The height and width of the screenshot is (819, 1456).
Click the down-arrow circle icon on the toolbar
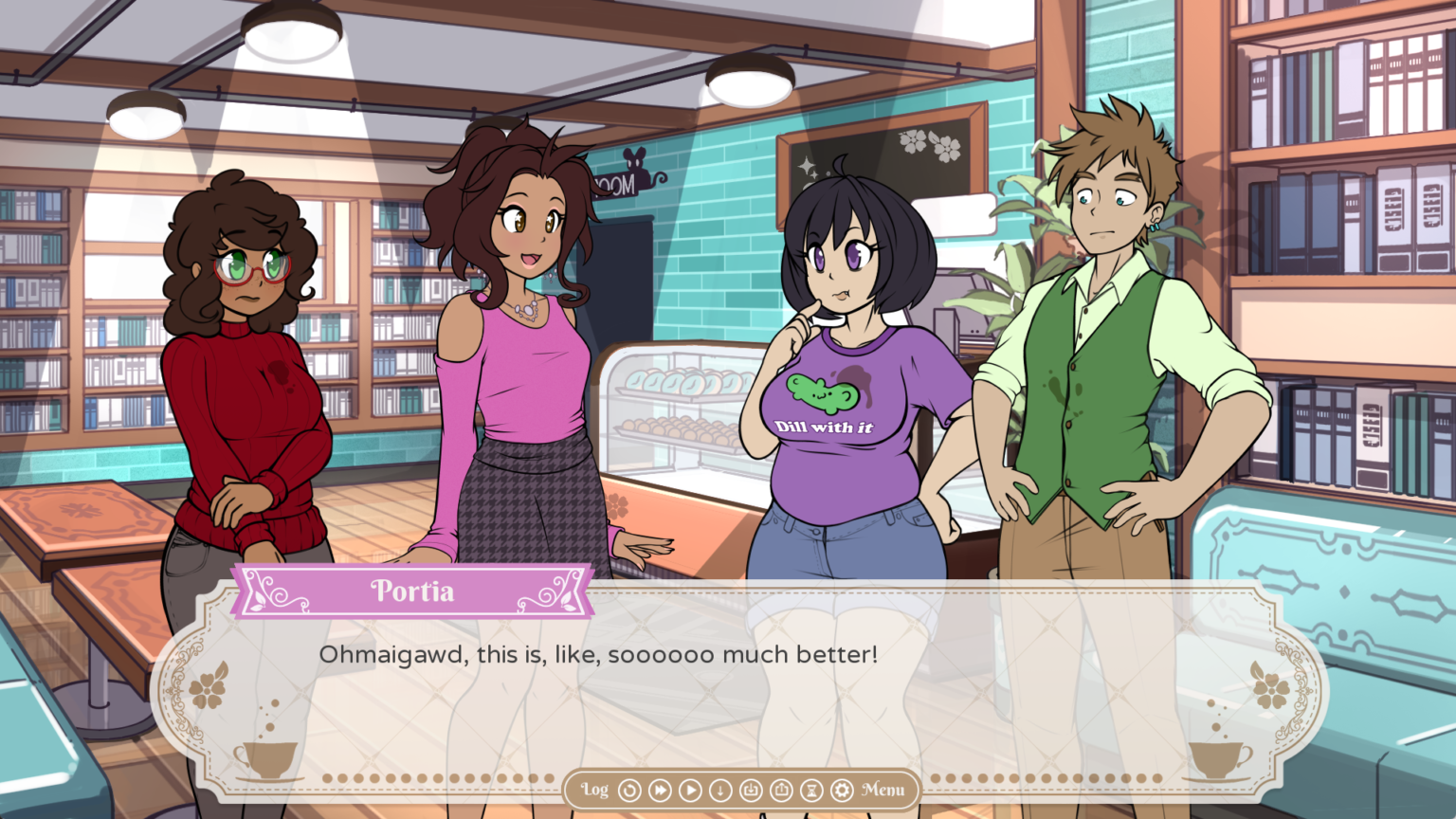click(x=722, y=790)
